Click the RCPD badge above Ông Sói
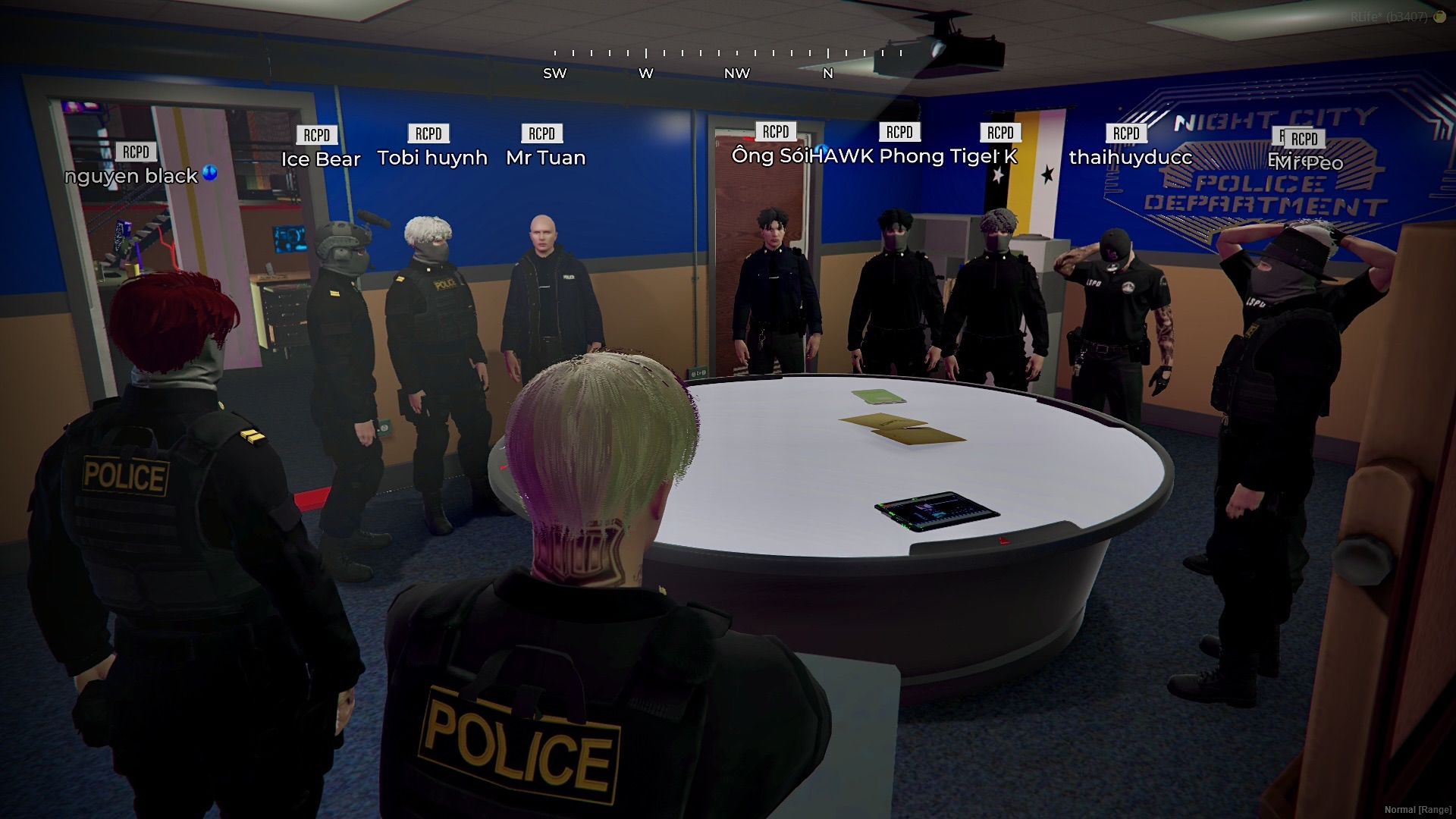Viewport: 1456px width, 819px height. (777, 130)
